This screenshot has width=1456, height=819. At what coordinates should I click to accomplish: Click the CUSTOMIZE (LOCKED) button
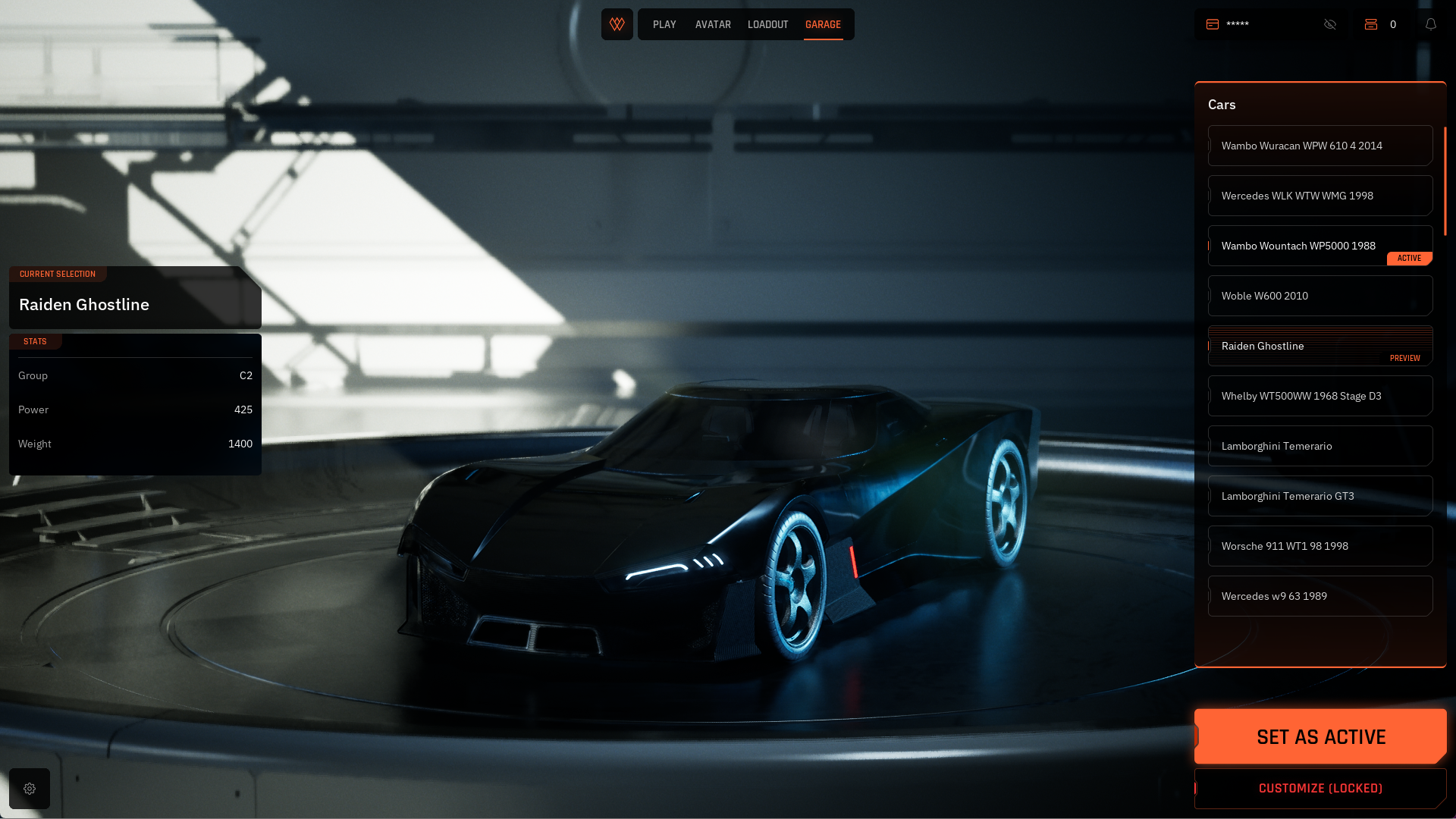[1320, 789]
